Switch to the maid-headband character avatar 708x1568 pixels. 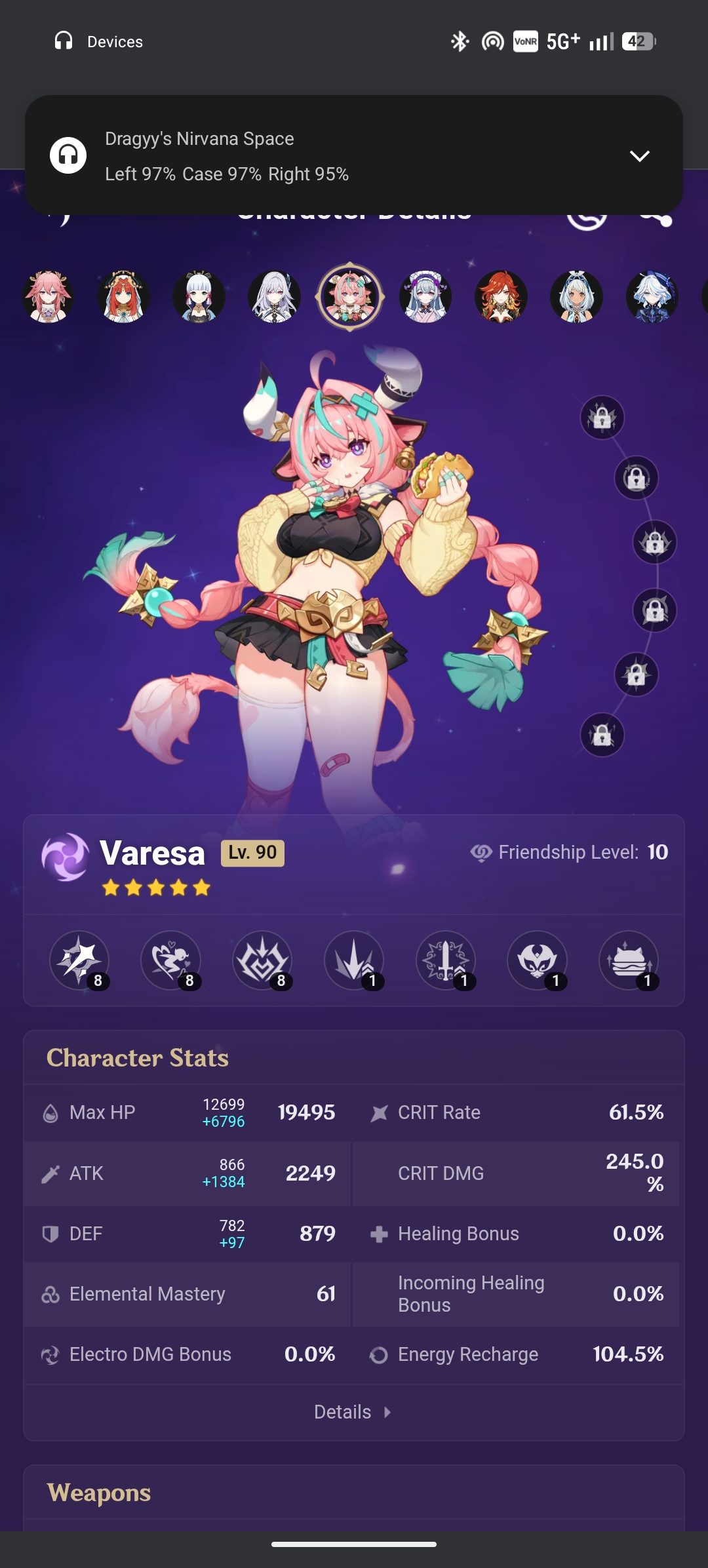point(425,297)
